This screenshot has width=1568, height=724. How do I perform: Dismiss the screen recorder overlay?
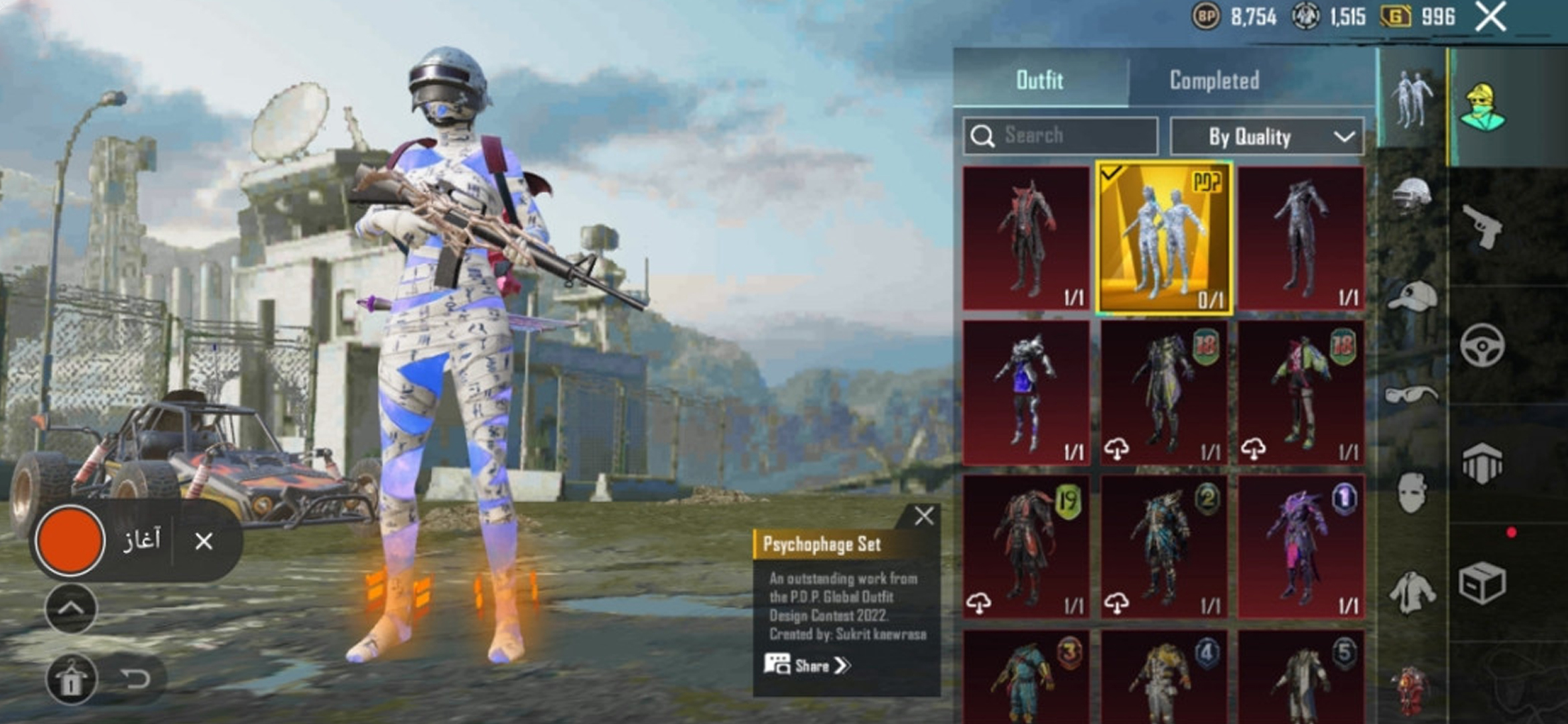(x=204, y=541)
